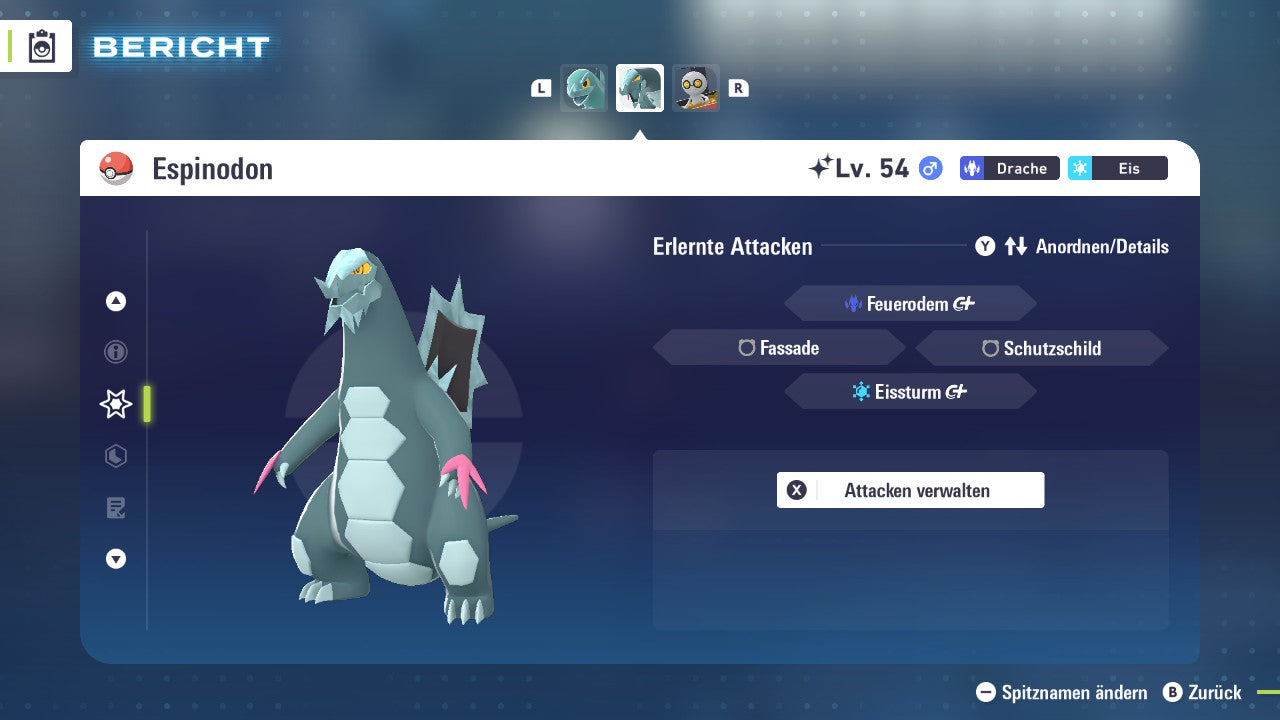1280x720 pixels.
Task: Select the star ribbon tab in sidebar
Action: pyautogui.click(x=115, y=404)
